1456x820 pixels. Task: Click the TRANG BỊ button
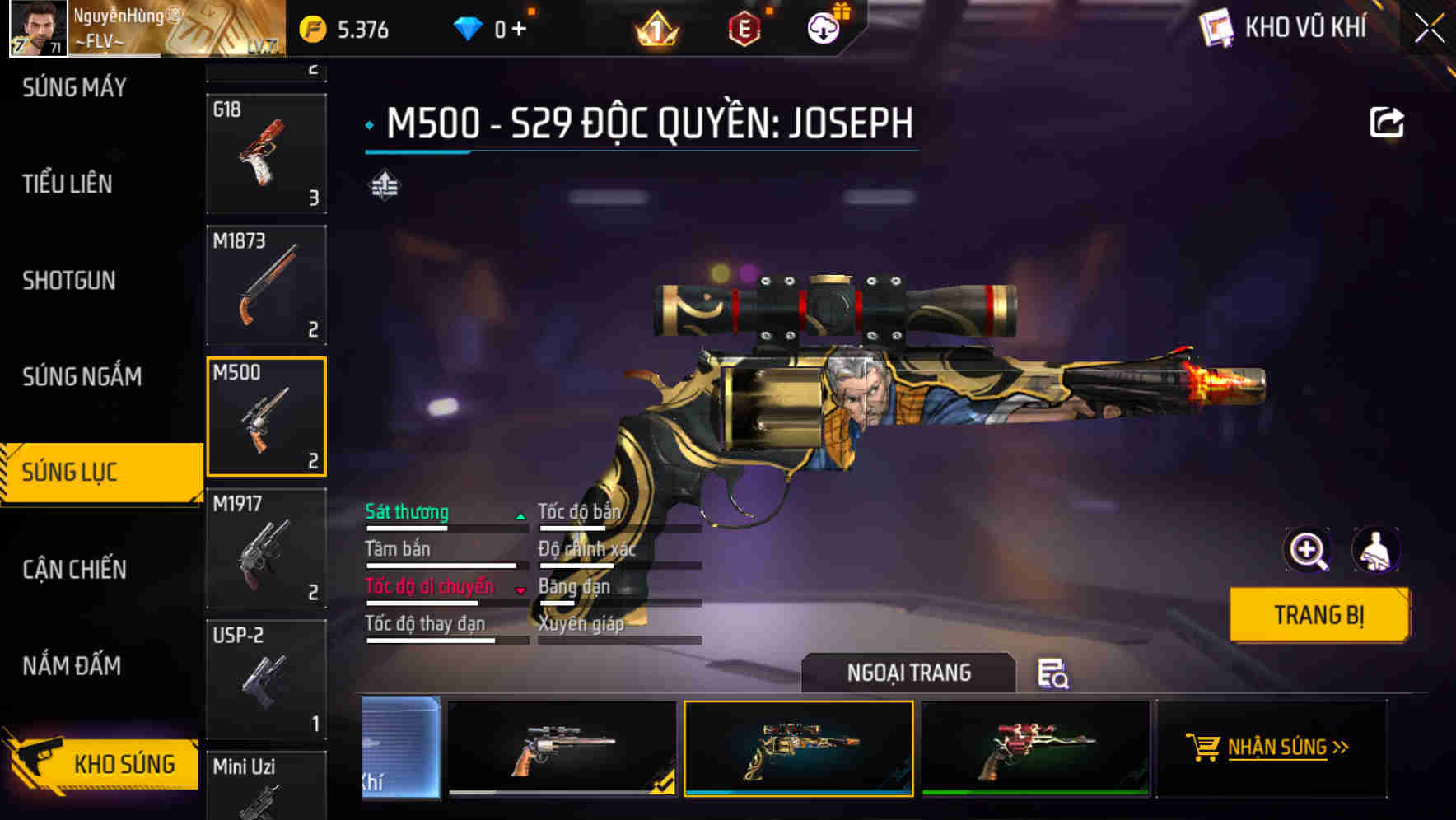1318,614
